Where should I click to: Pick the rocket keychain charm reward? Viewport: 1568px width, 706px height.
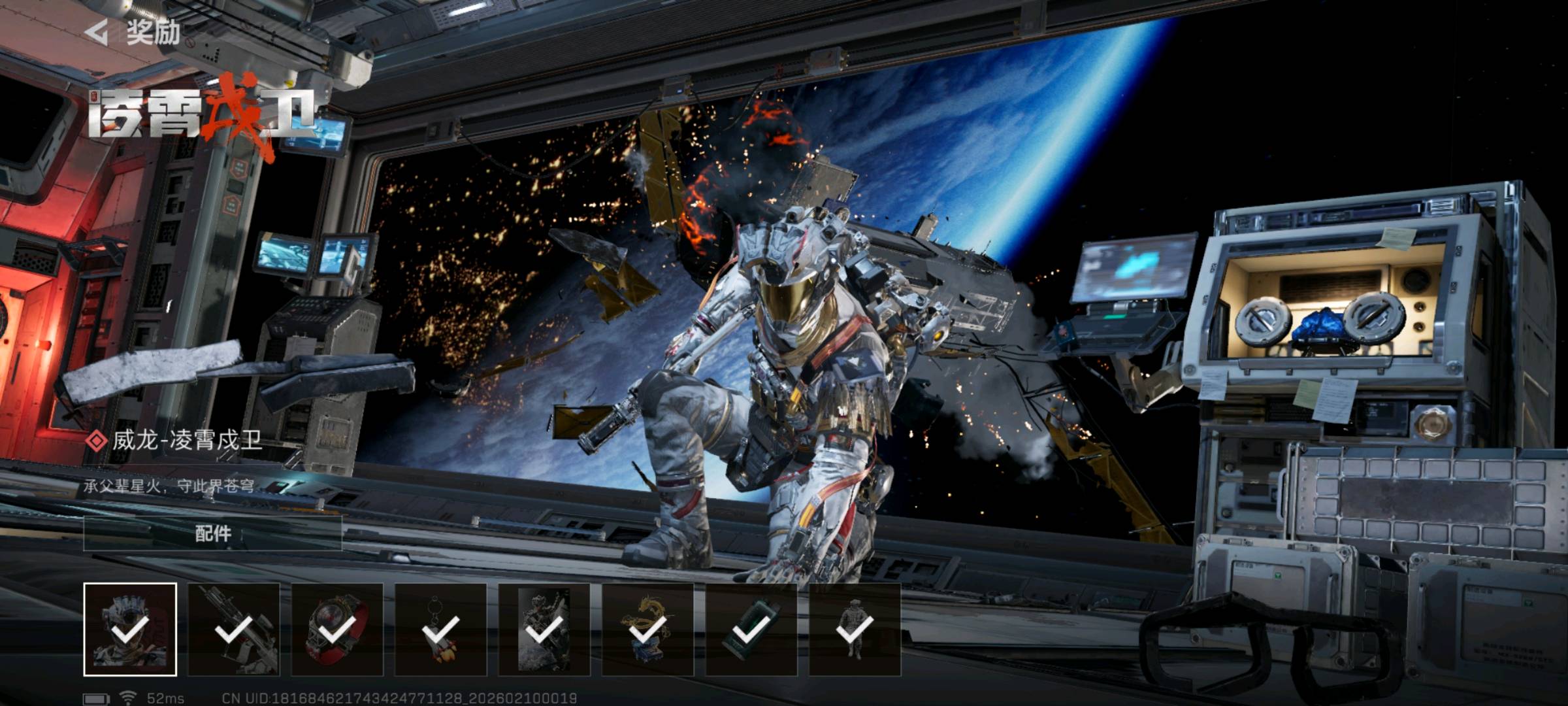440,629
